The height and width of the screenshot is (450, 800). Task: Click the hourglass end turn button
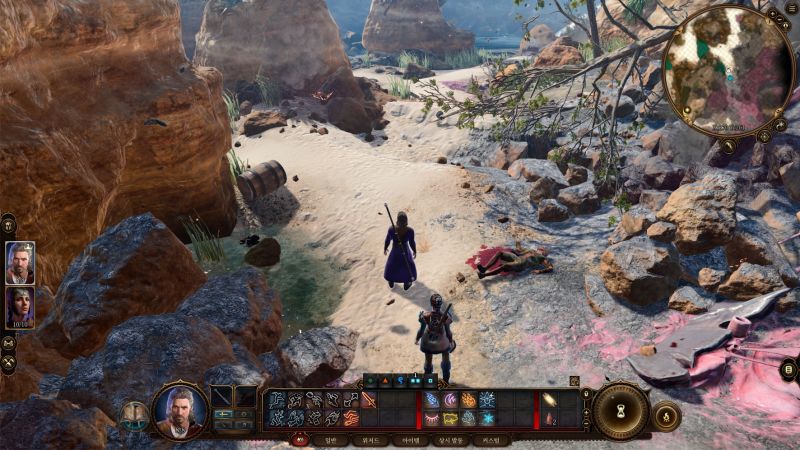[x=620, y=410]
